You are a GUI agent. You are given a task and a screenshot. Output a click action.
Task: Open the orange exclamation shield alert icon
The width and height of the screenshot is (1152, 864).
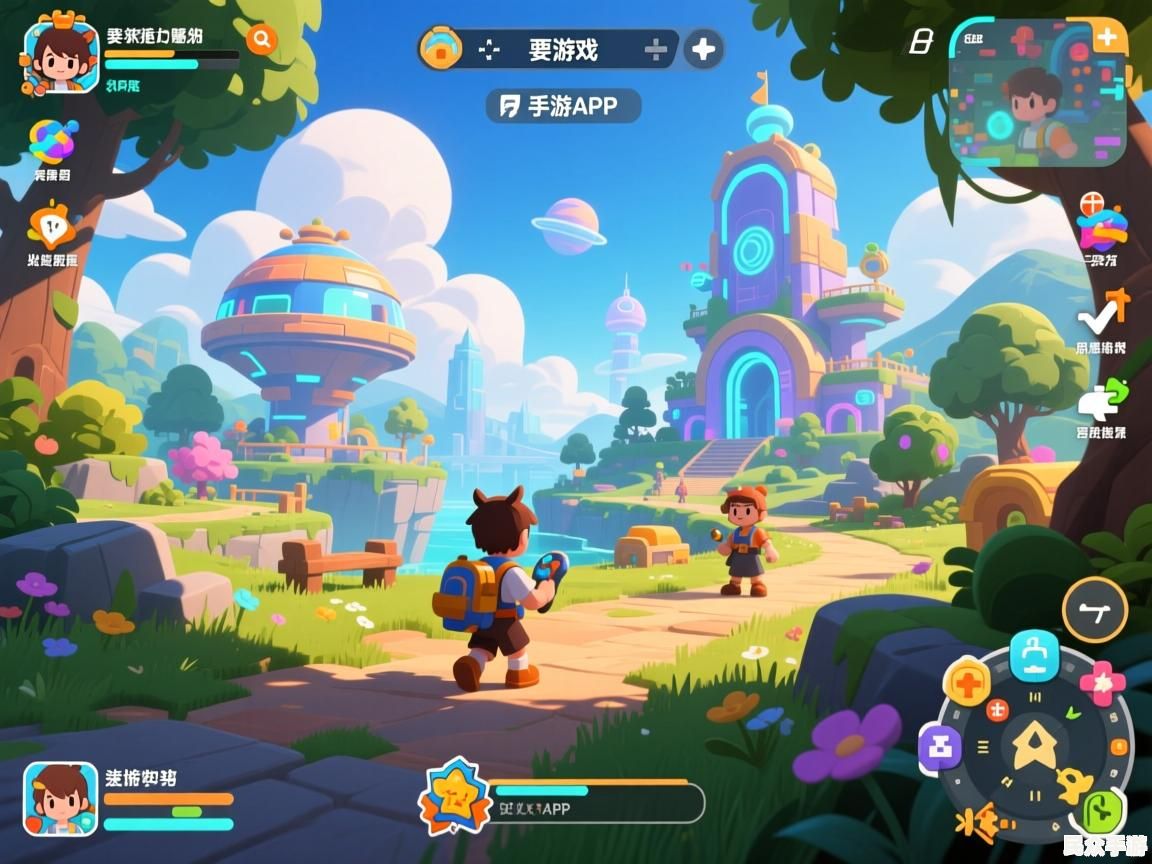pyautogui.click(x=52, y=227)
